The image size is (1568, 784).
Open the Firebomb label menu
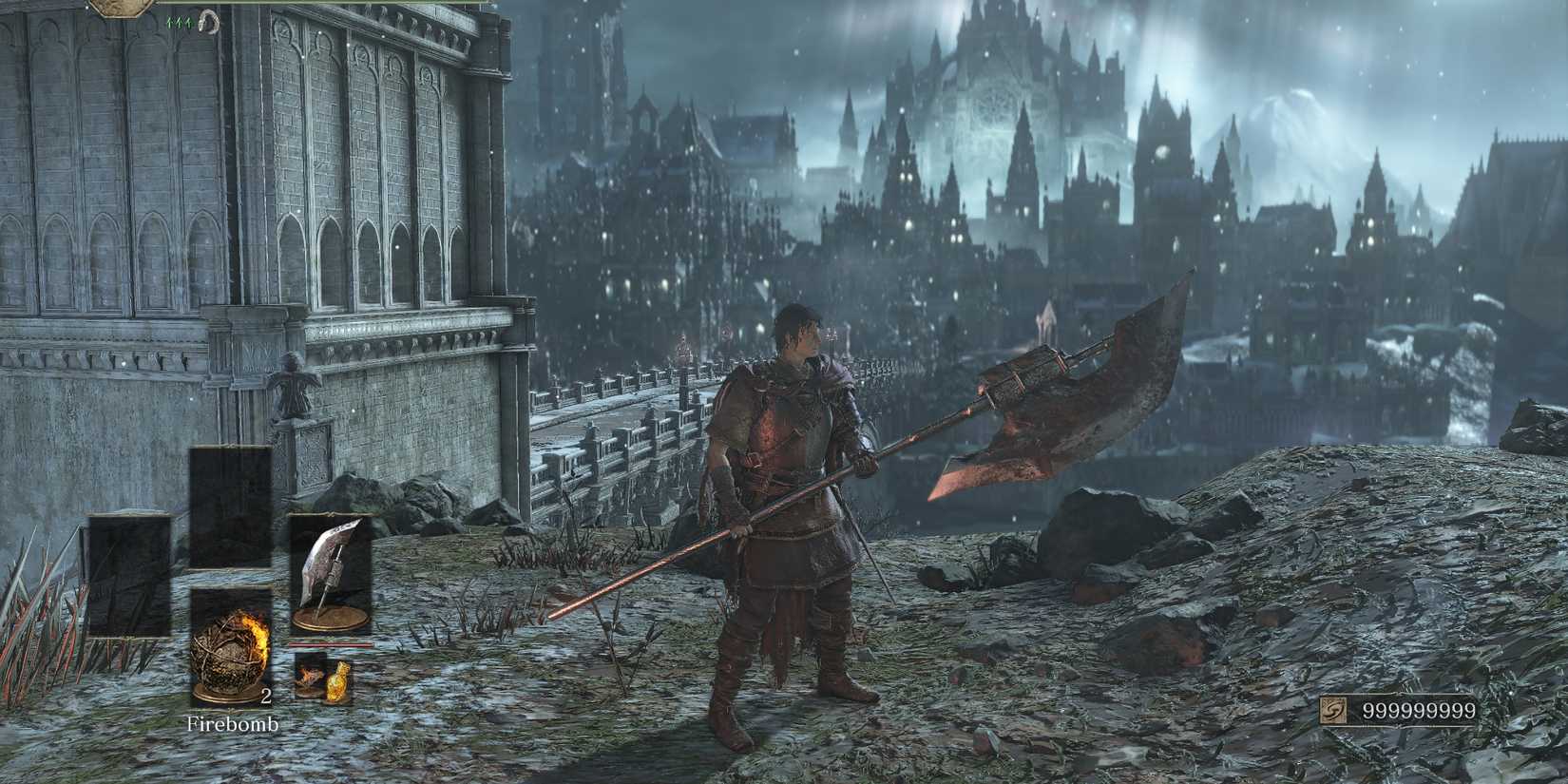233,724
